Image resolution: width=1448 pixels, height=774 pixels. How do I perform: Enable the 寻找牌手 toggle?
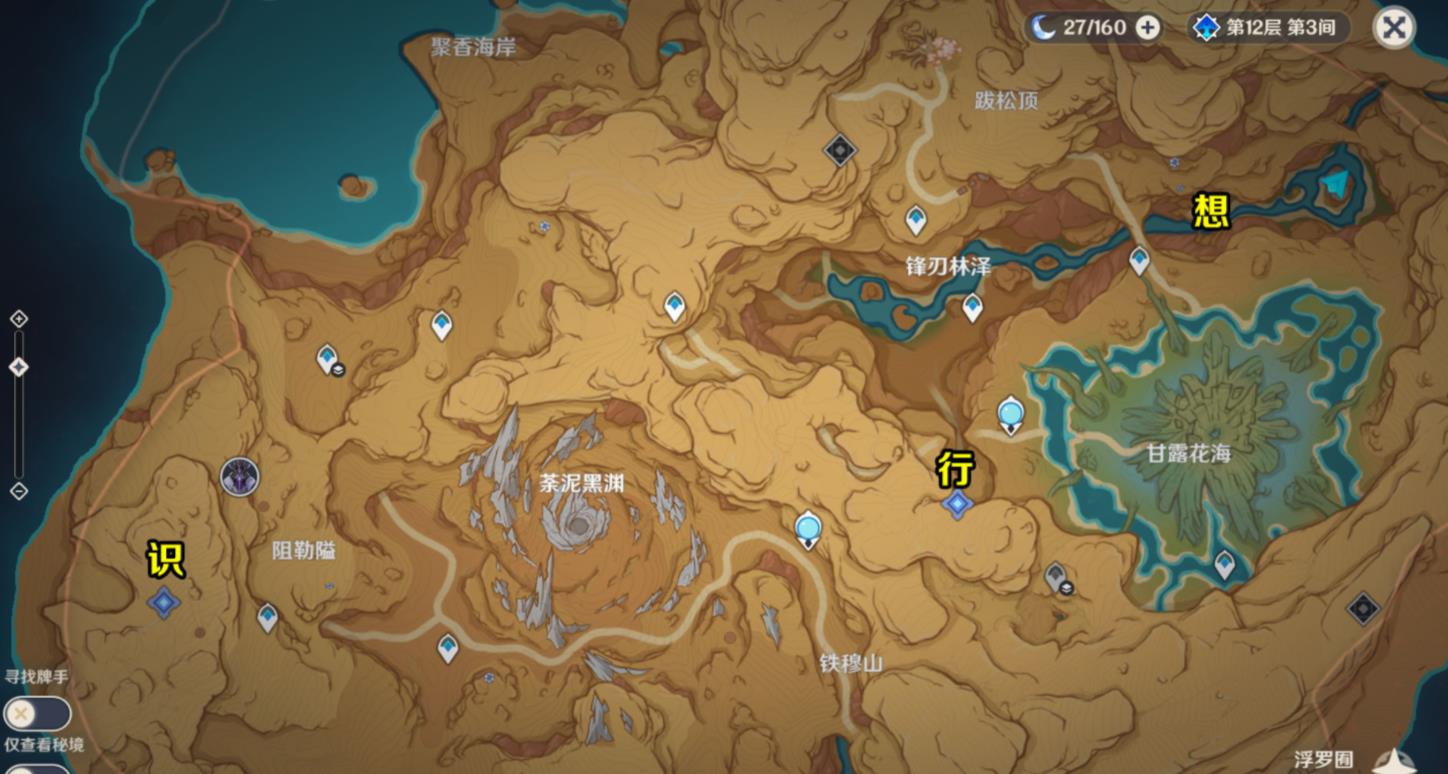[x=38, y=714]
